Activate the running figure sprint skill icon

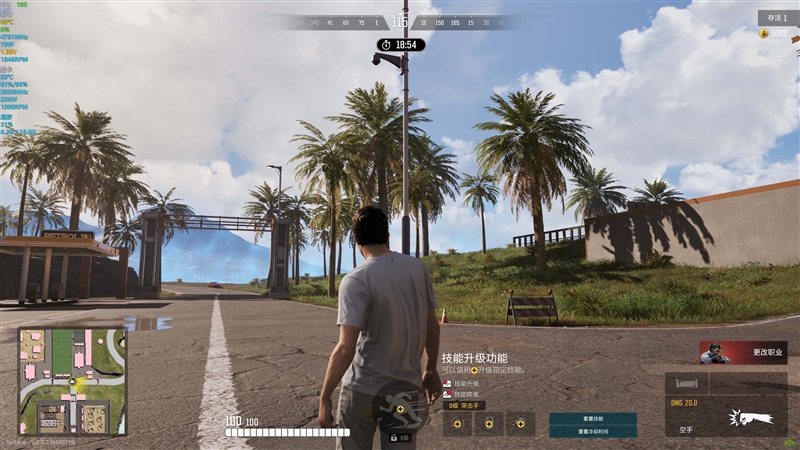(400, 406)
